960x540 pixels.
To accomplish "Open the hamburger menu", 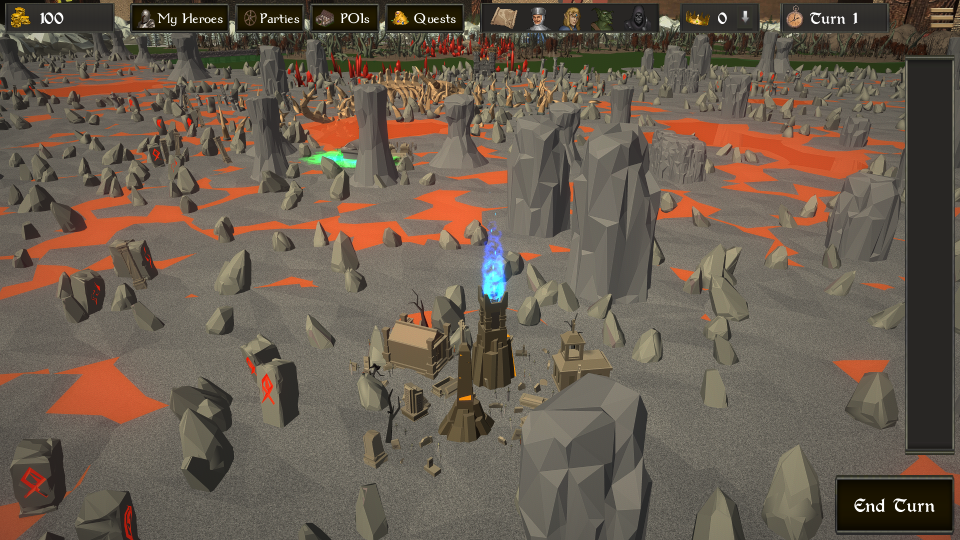I will [941, 16].
